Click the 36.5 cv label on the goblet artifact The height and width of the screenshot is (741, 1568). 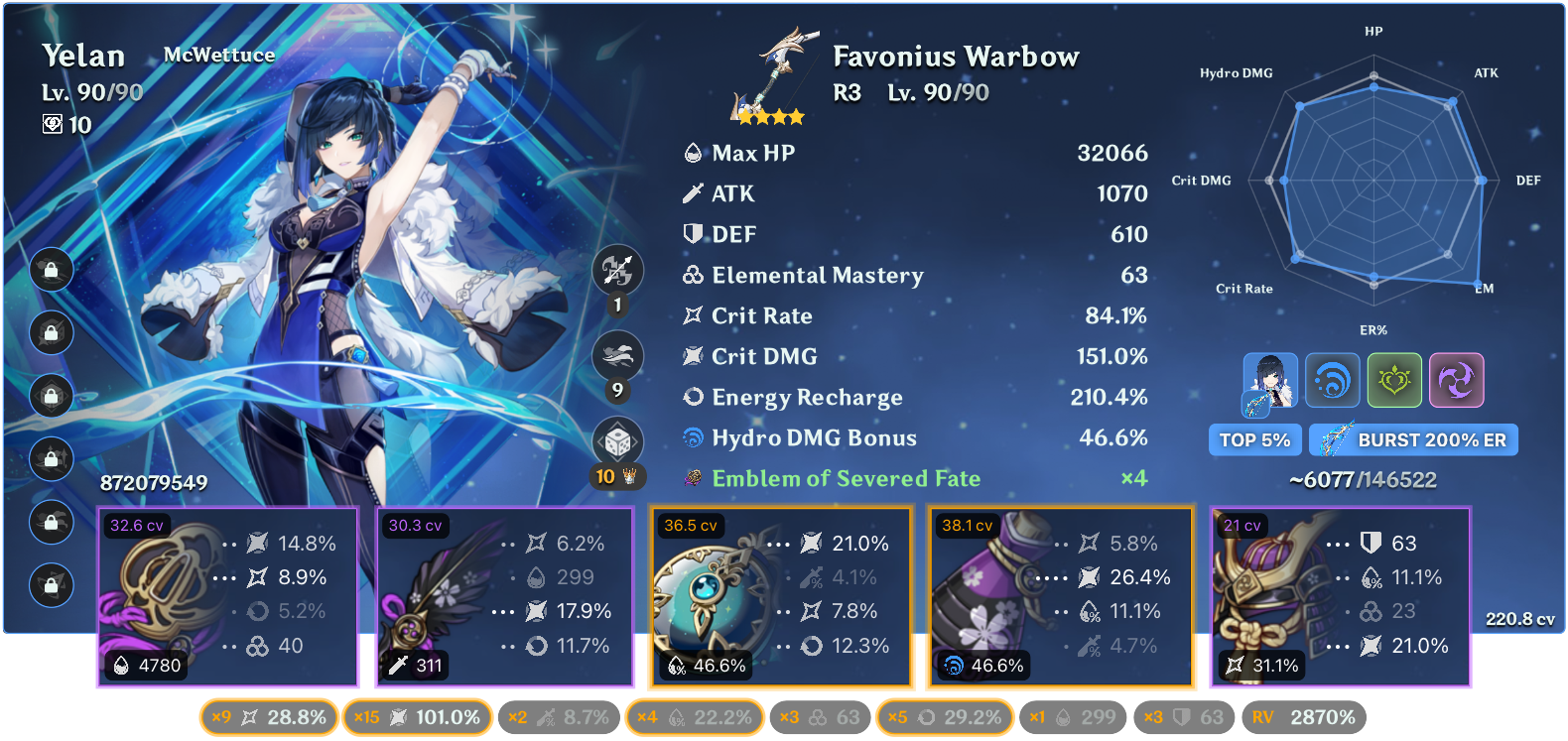pos(693,525)
